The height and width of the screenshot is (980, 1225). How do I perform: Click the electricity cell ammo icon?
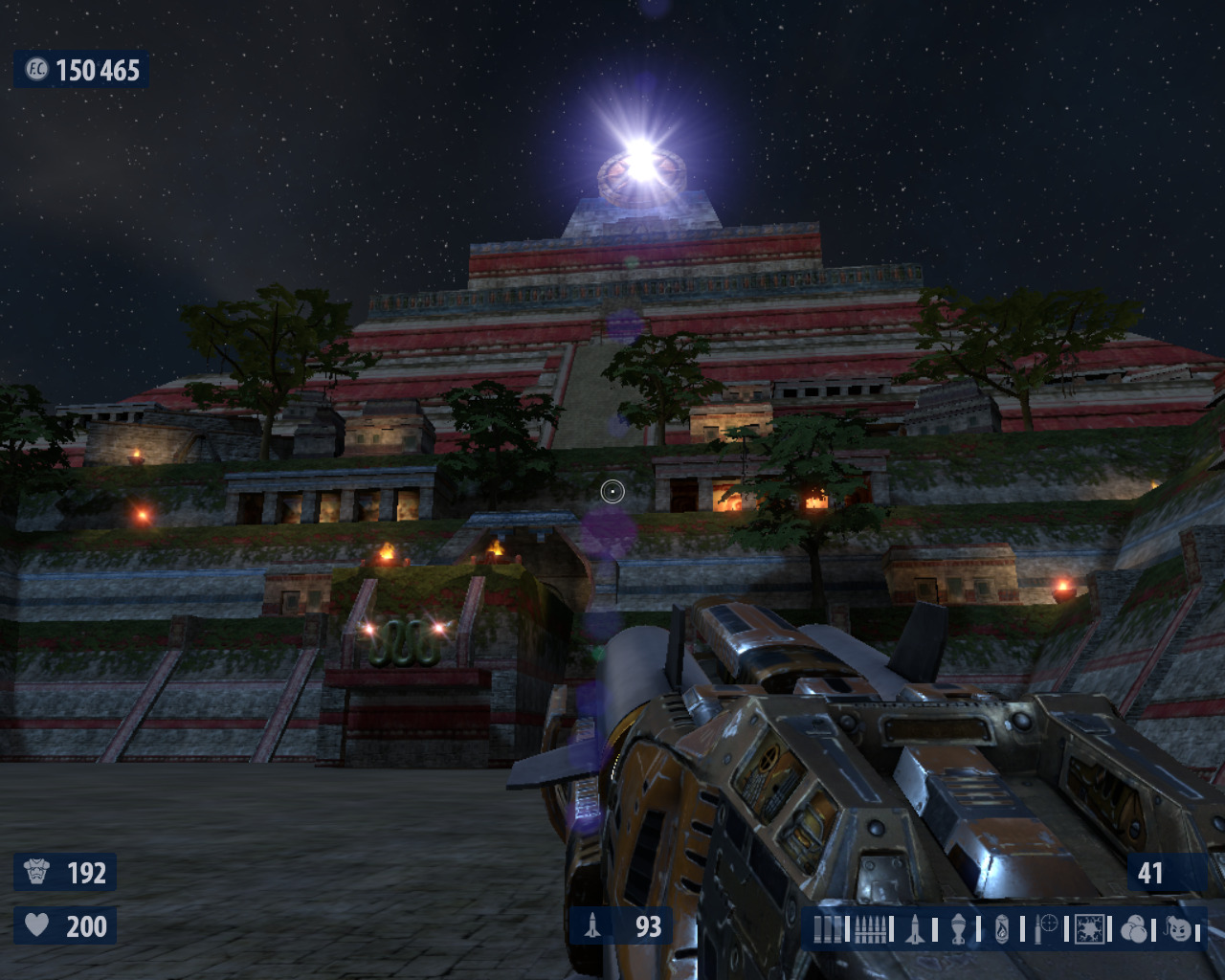[1089, 929]
